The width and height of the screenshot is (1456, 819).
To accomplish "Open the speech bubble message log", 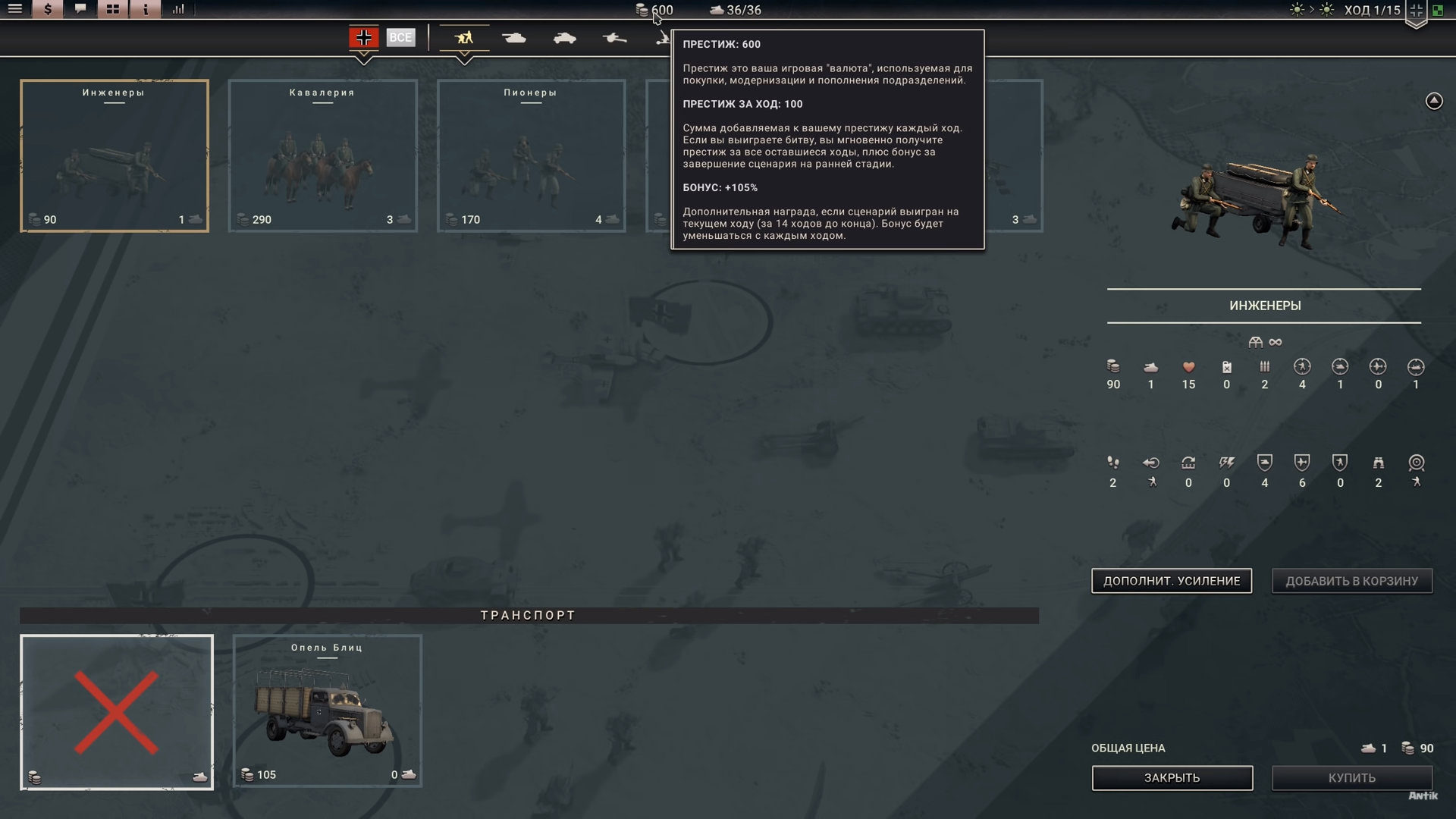I will click(80, 9).
